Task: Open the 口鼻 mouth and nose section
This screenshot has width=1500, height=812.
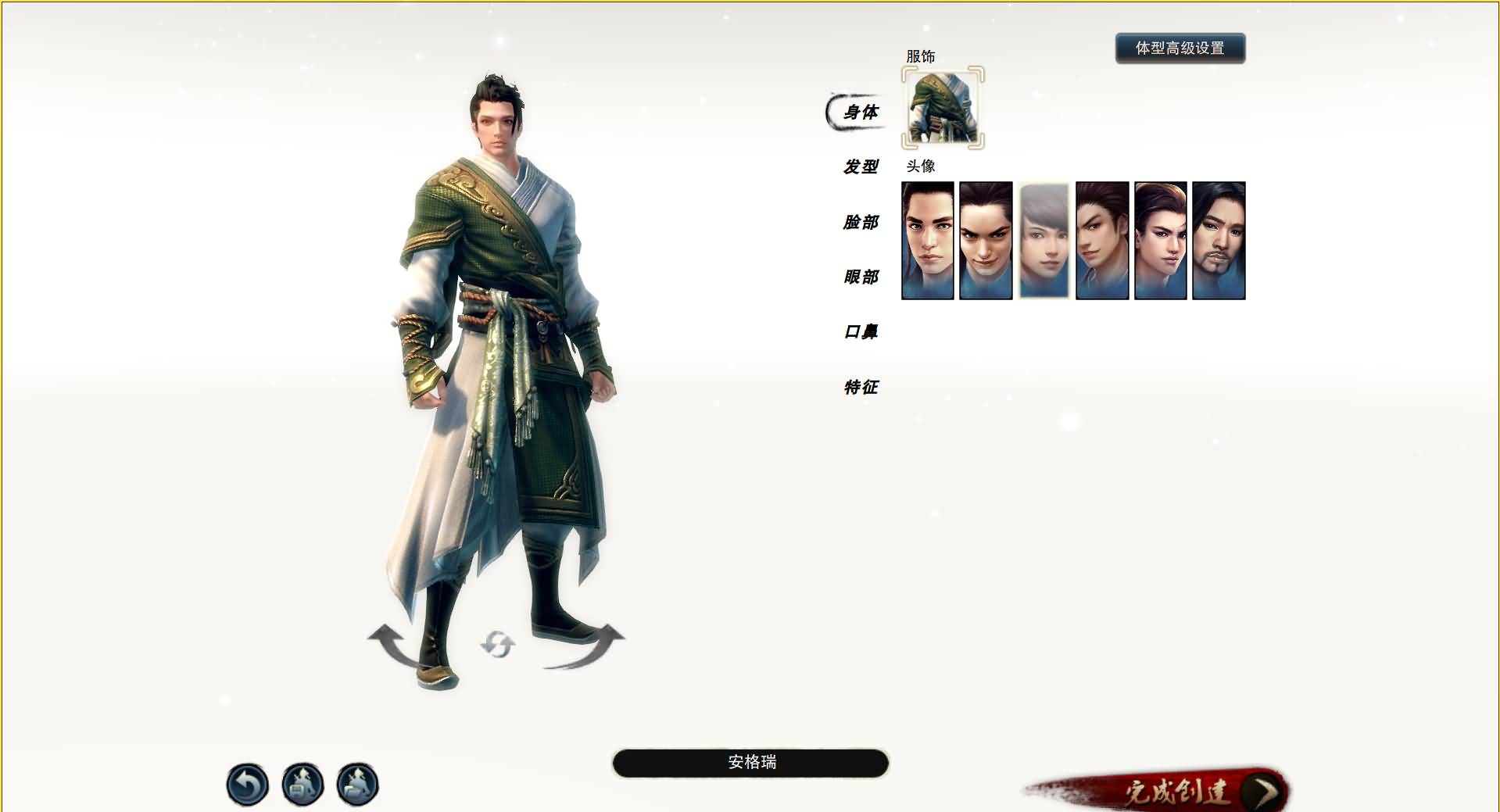Action: 860,331
